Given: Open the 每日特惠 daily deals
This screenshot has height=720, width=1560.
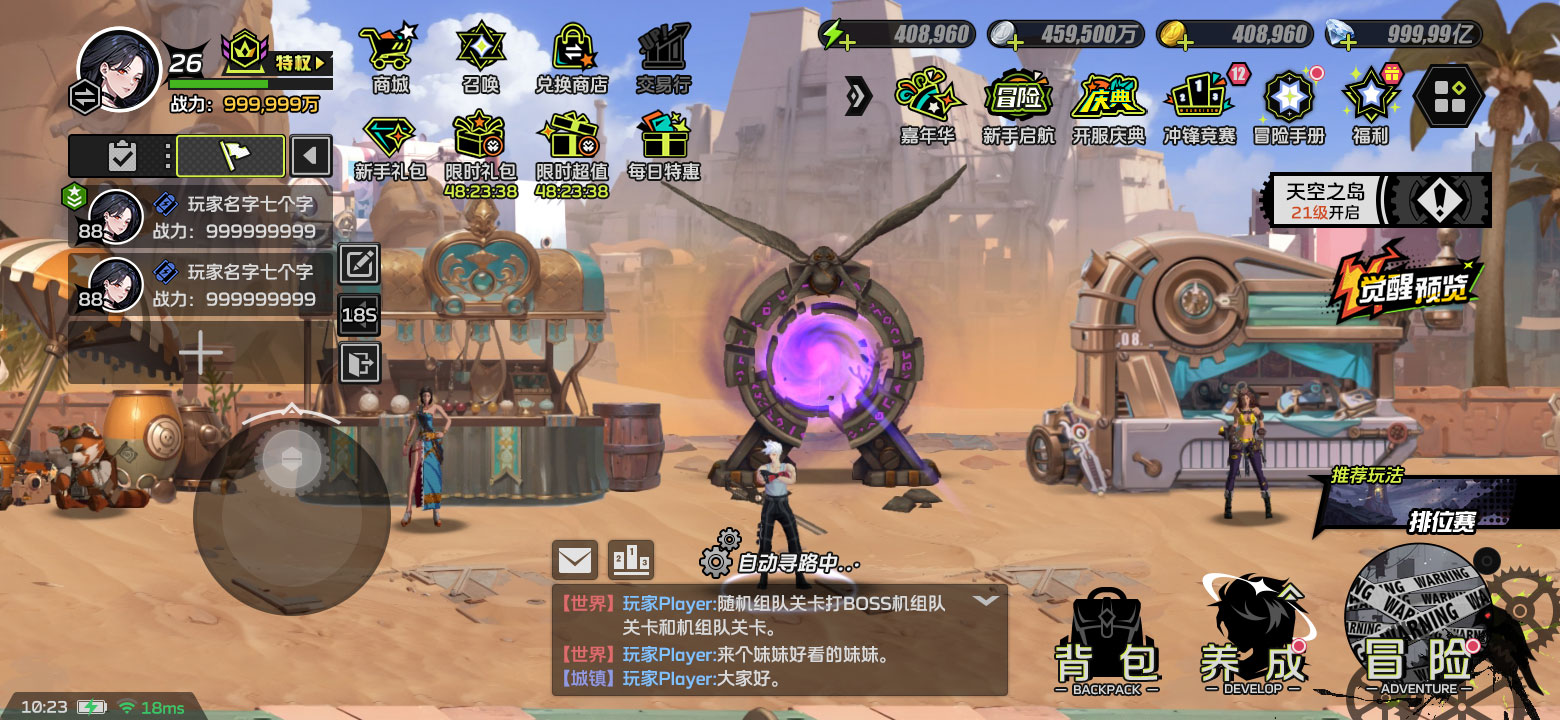Looking at the screenshot, I should point(663,145).
